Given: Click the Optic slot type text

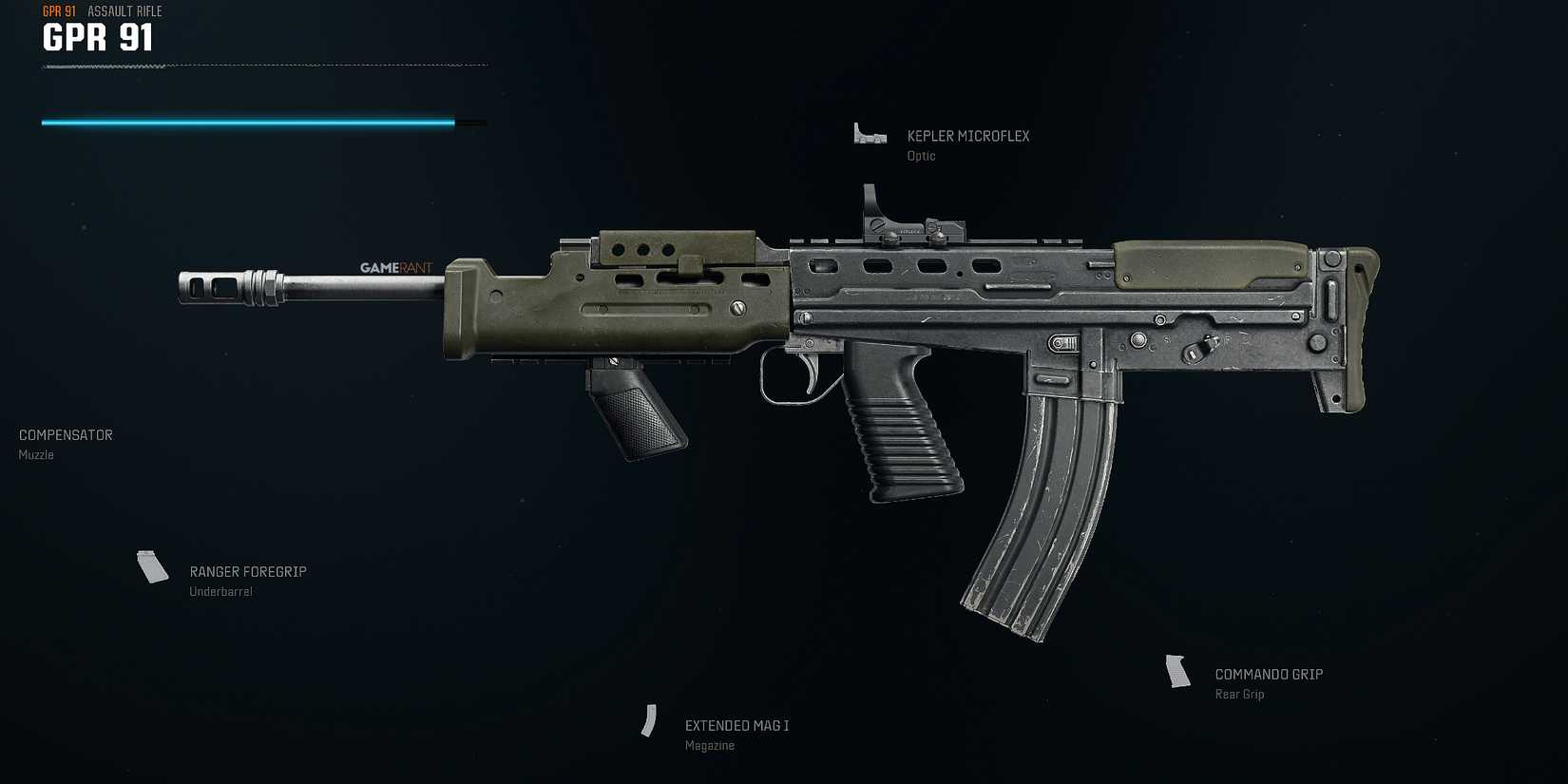Looking at the screenshot, I should 921,155.
